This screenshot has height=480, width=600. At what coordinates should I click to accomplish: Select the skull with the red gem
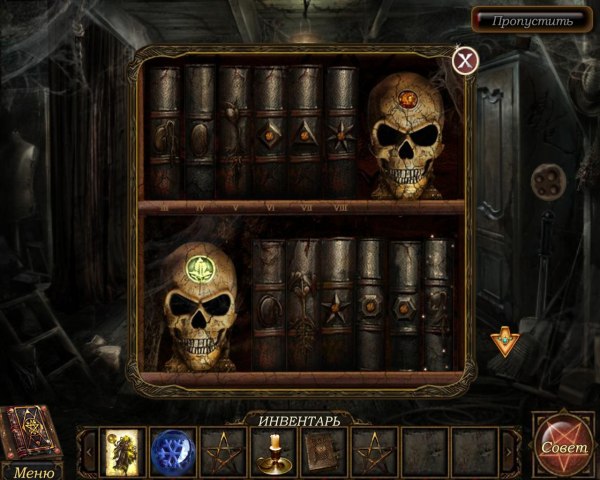pos(406,135)
